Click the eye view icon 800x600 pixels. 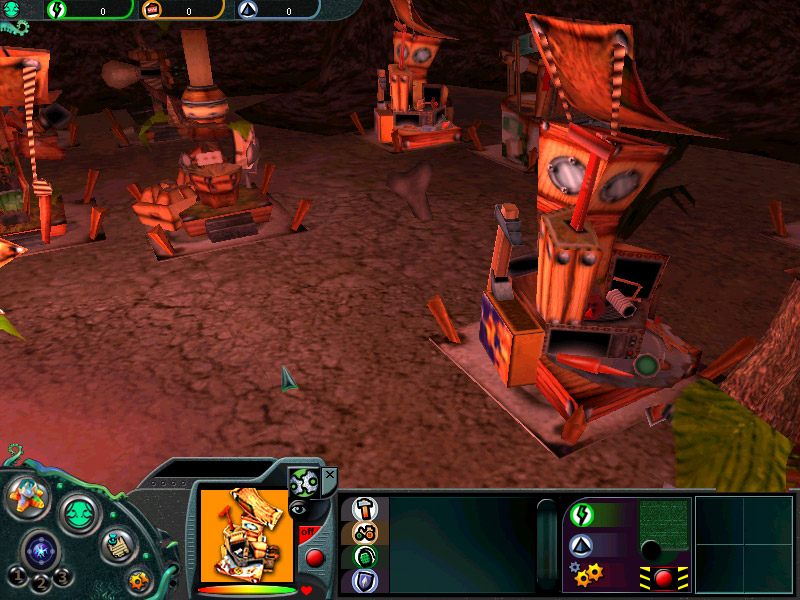tap(298, 510)
